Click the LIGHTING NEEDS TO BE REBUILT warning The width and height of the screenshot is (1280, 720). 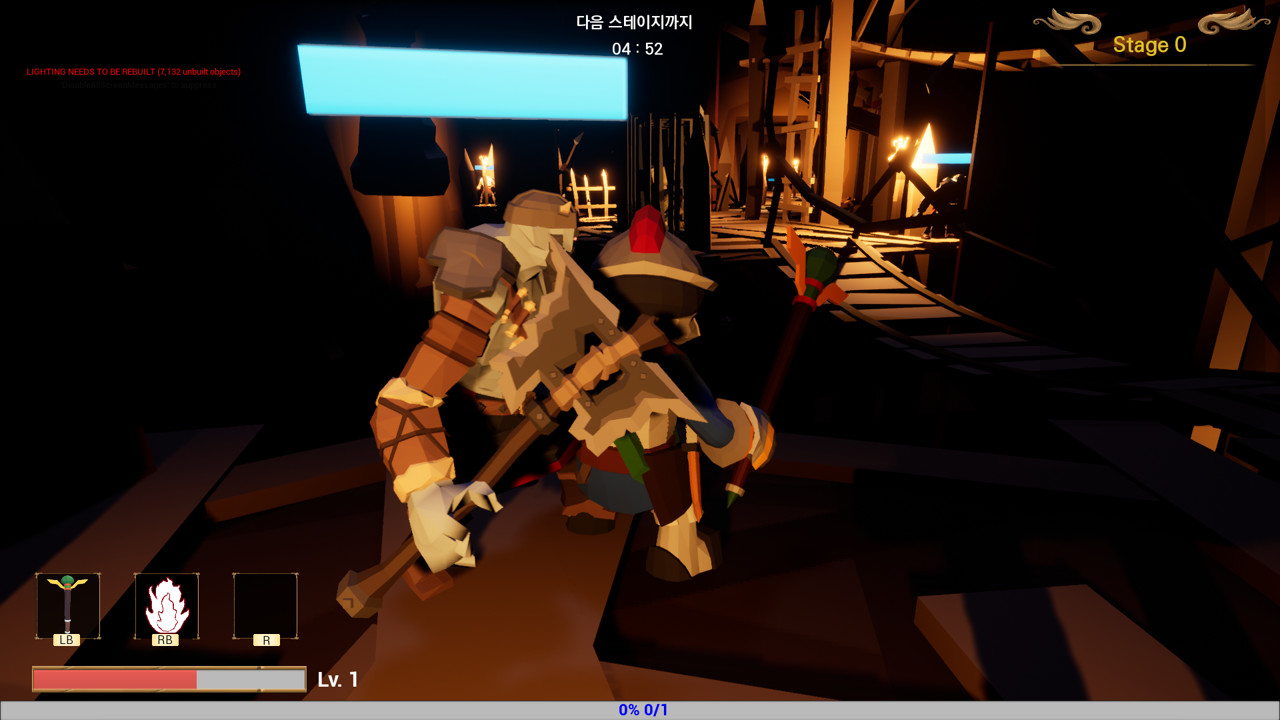click(132, 71)
